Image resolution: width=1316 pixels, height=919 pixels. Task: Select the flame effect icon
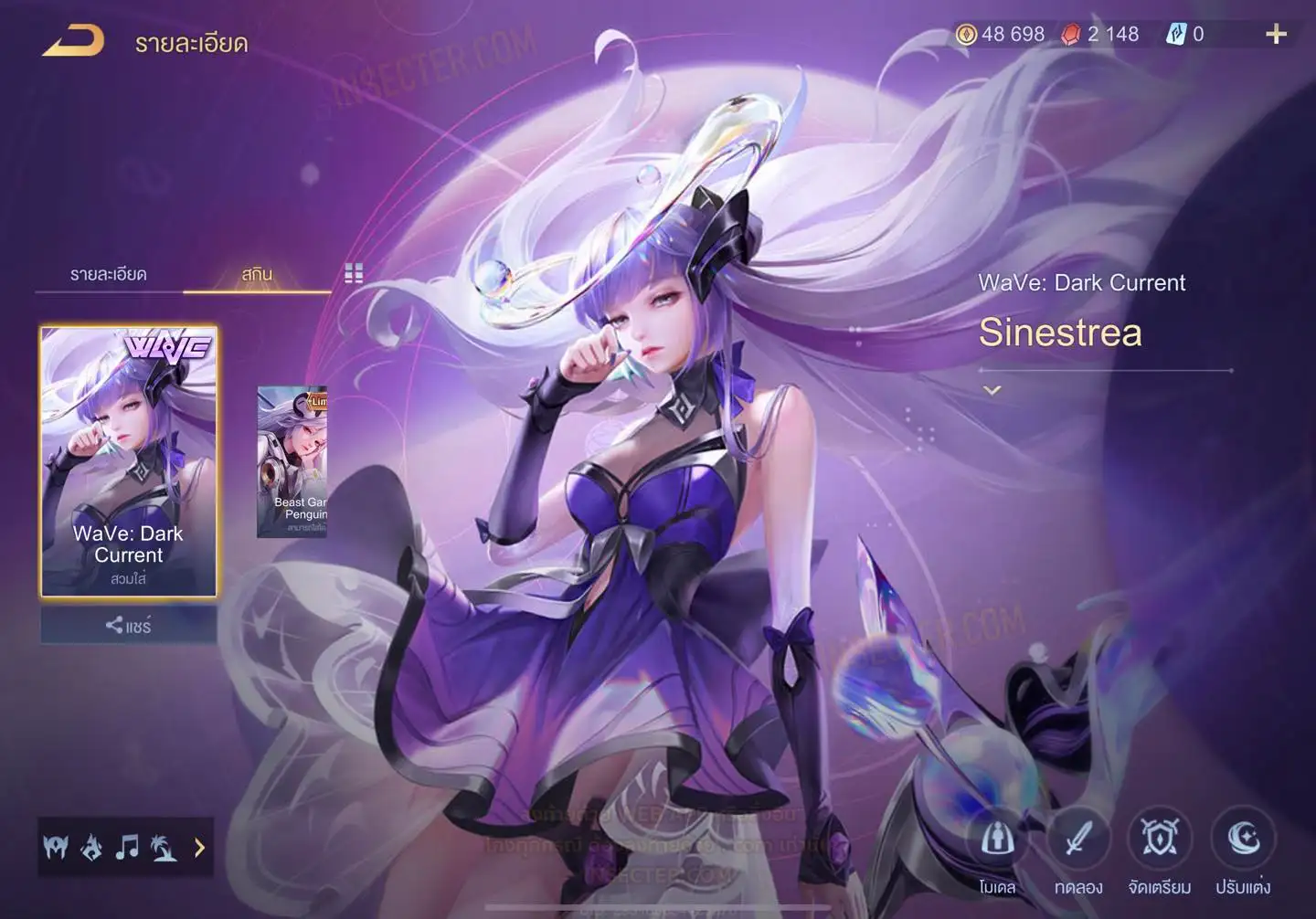91,848
